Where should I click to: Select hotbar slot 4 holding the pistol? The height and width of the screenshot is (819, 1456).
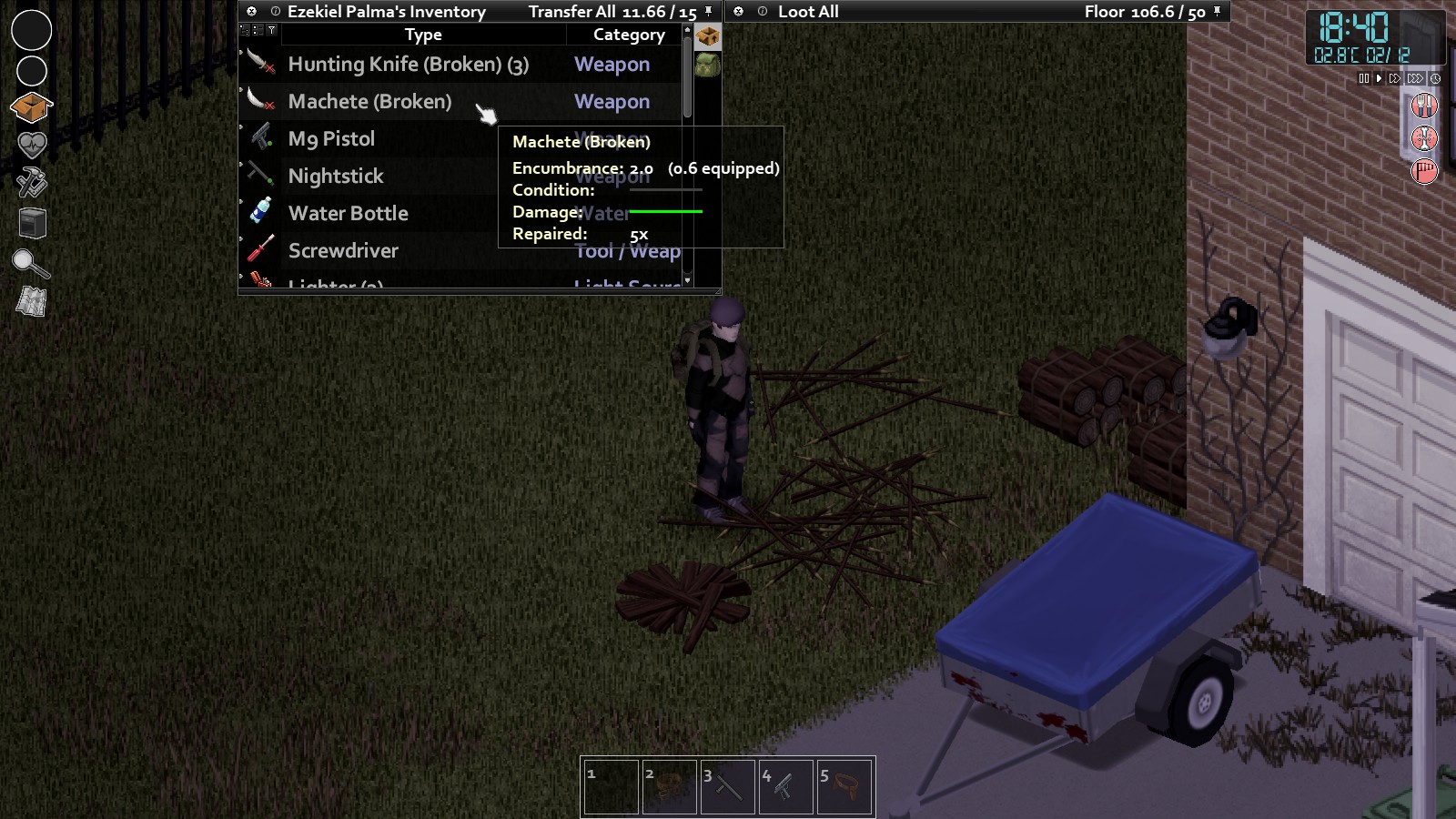coord(786,784)
